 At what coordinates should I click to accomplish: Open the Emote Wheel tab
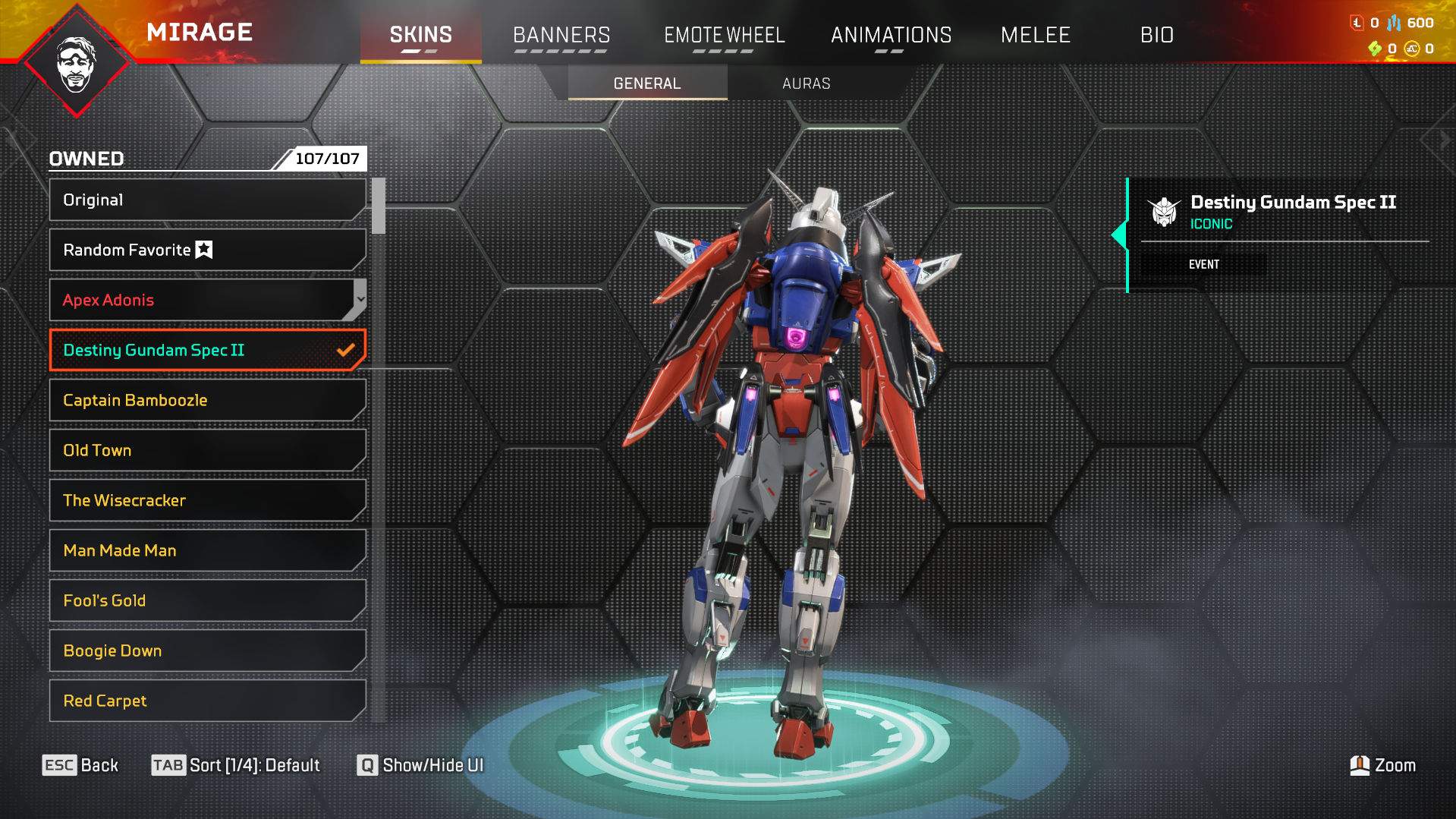pos(724,35)
